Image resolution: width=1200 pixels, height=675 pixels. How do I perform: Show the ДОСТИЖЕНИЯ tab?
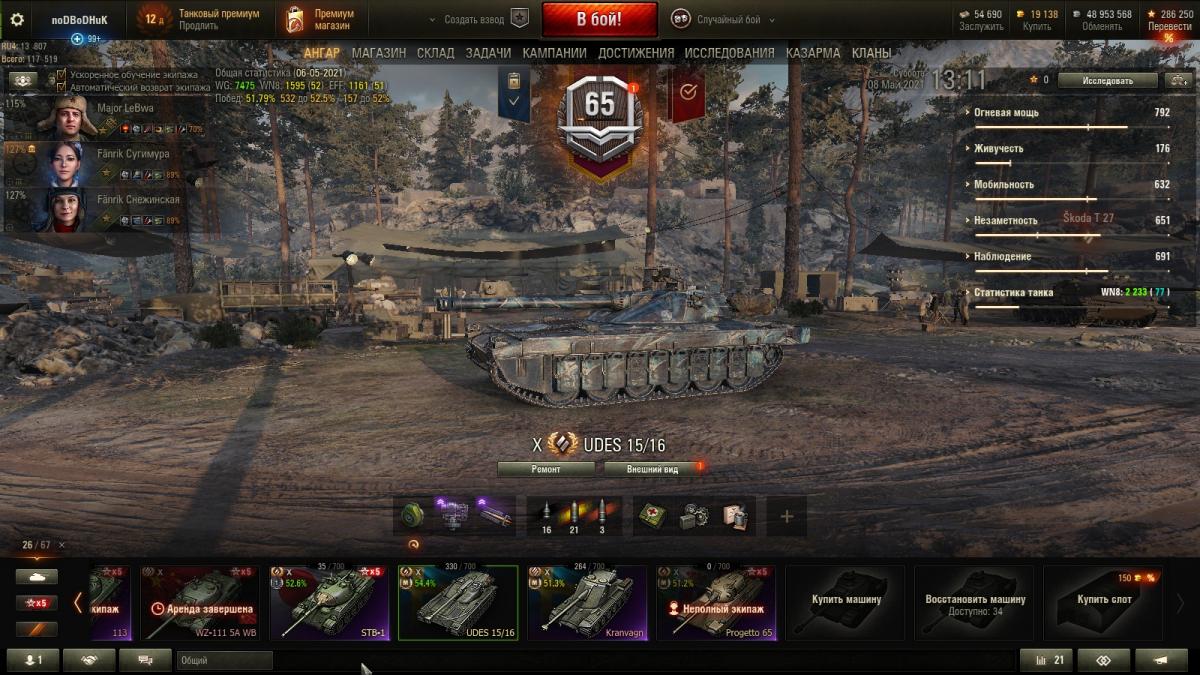point(636,53)
